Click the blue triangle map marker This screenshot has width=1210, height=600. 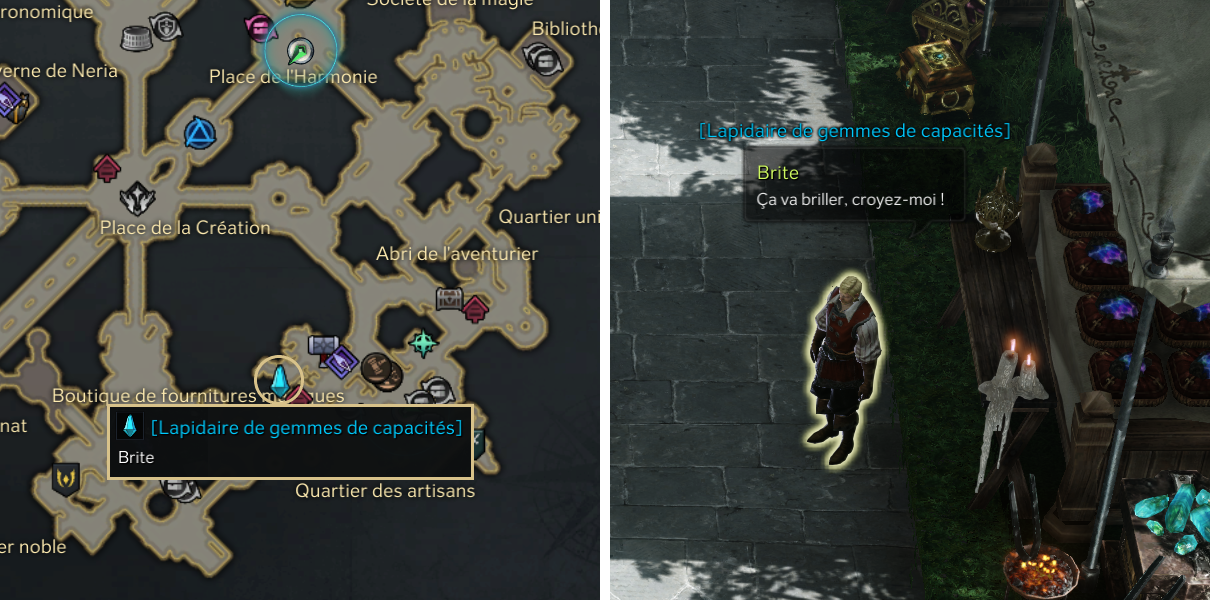(200, 132)
